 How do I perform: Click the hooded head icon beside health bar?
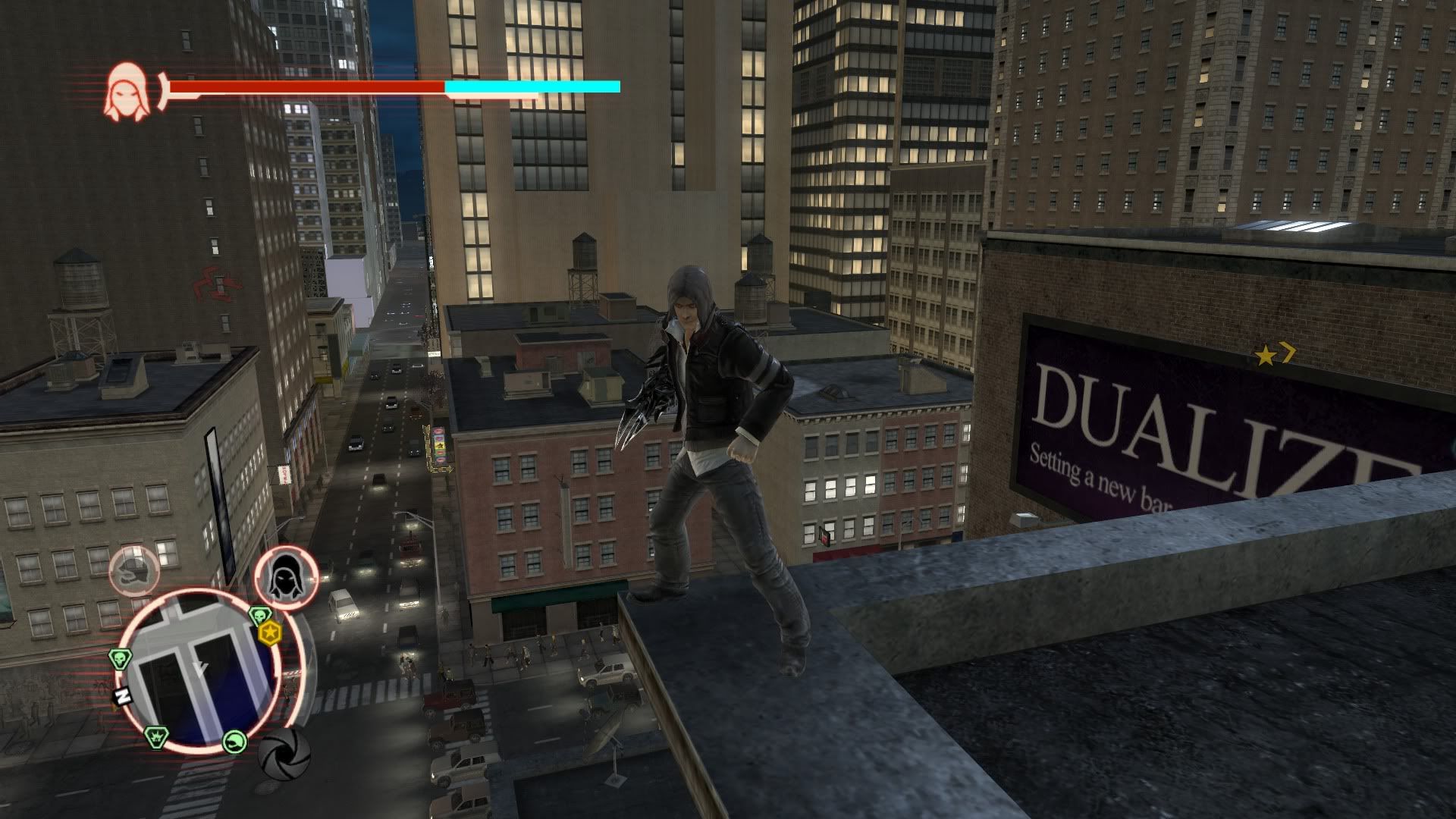[124, 91]
